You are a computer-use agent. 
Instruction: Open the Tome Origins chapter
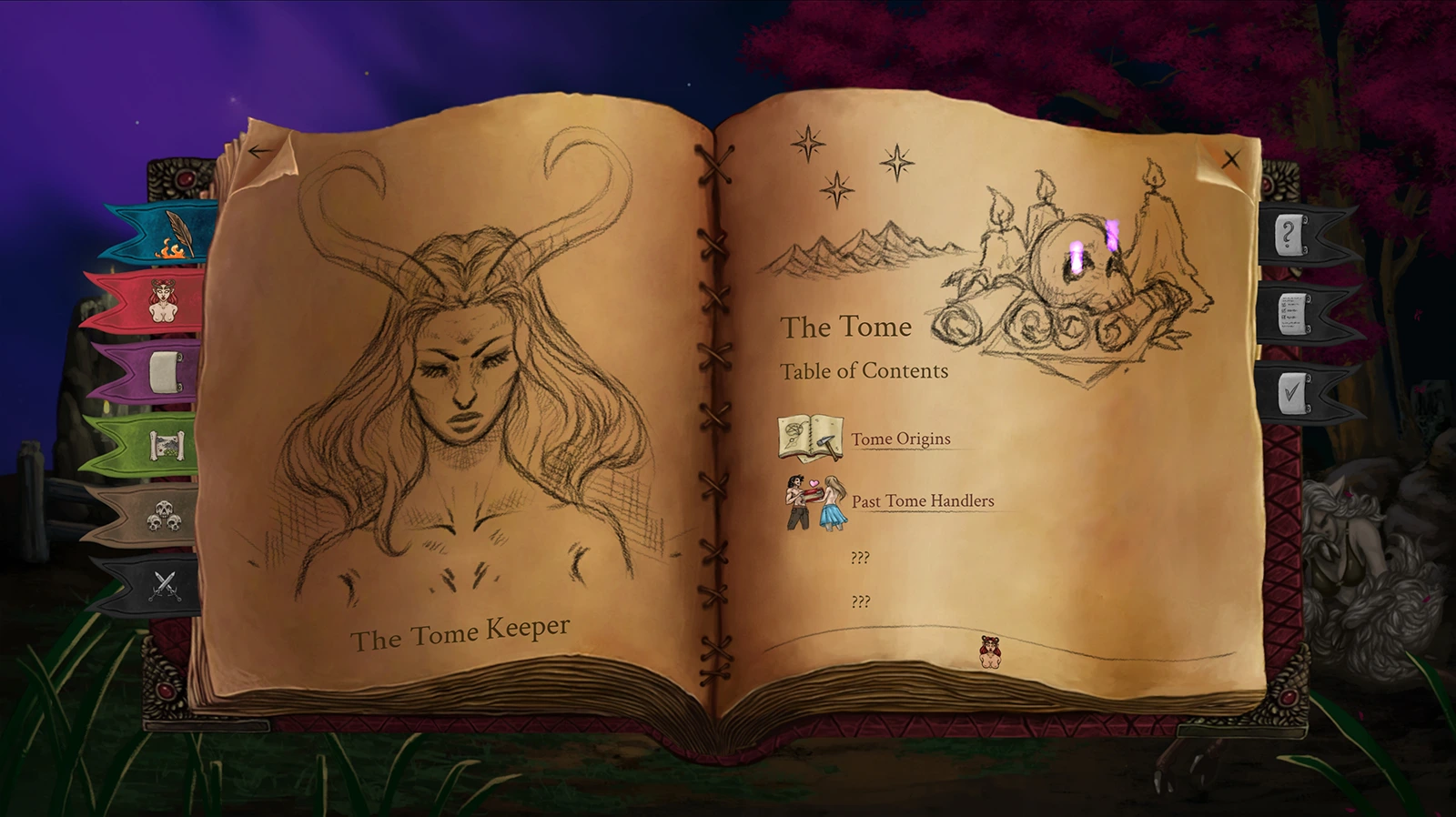coord(900,439)
